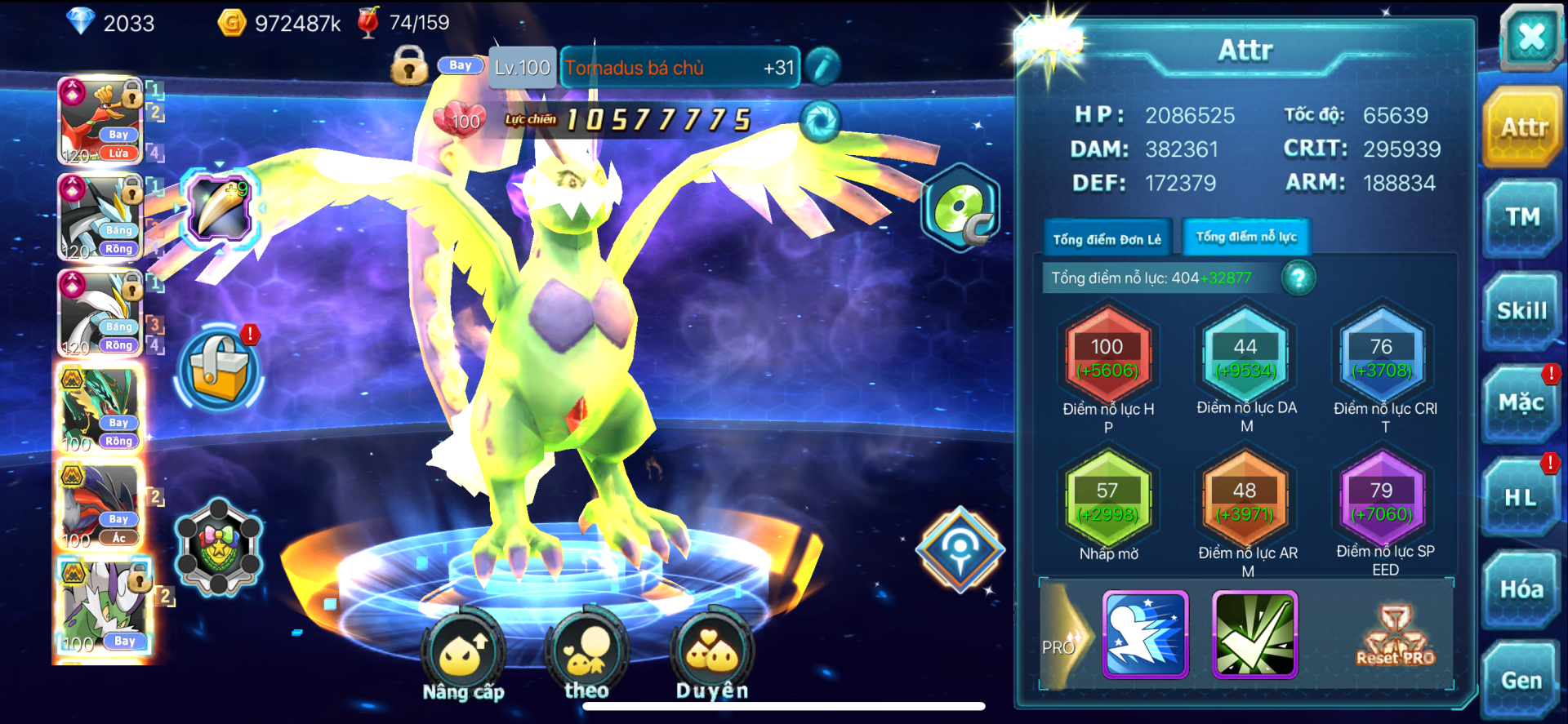Select the green checkmark PRO skill
The image size is (1568, 724).
[1254, 635]
